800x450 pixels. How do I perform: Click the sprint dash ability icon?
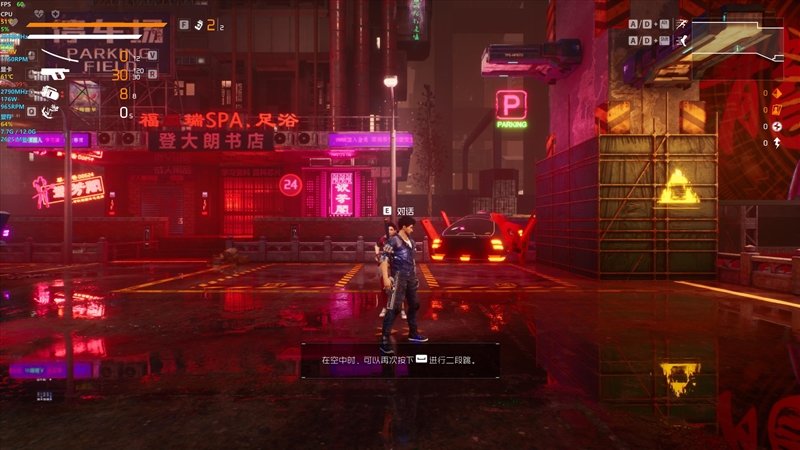683,23
